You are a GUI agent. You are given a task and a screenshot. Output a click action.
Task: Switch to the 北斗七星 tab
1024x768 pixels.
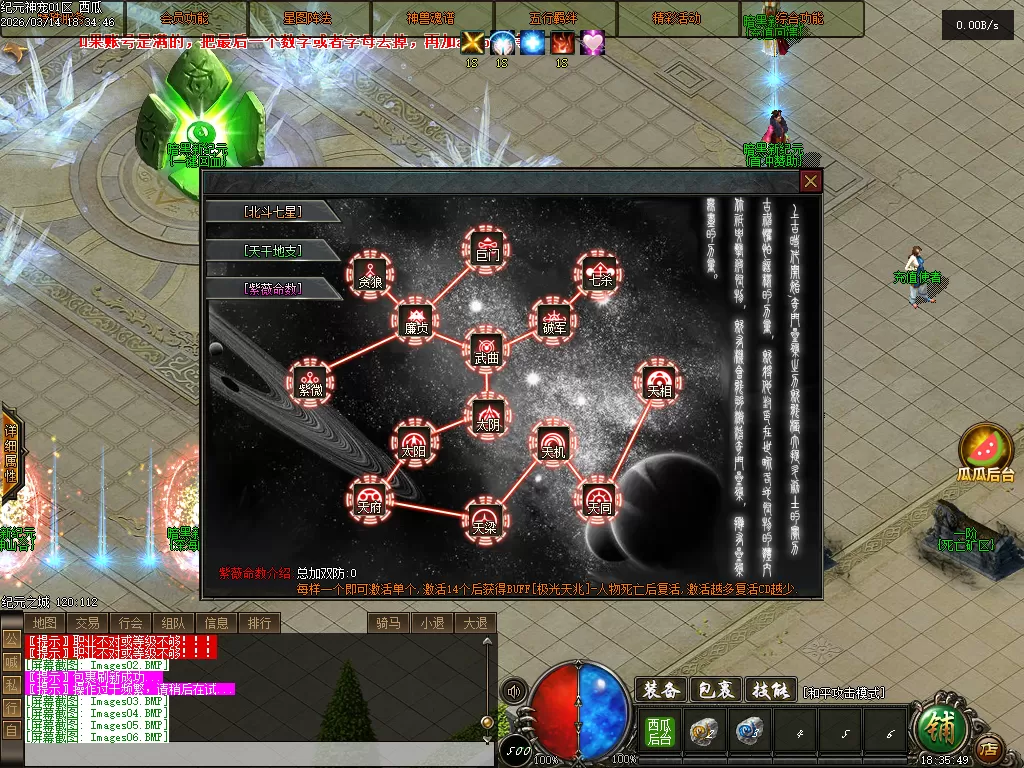[x=272, y=212]
